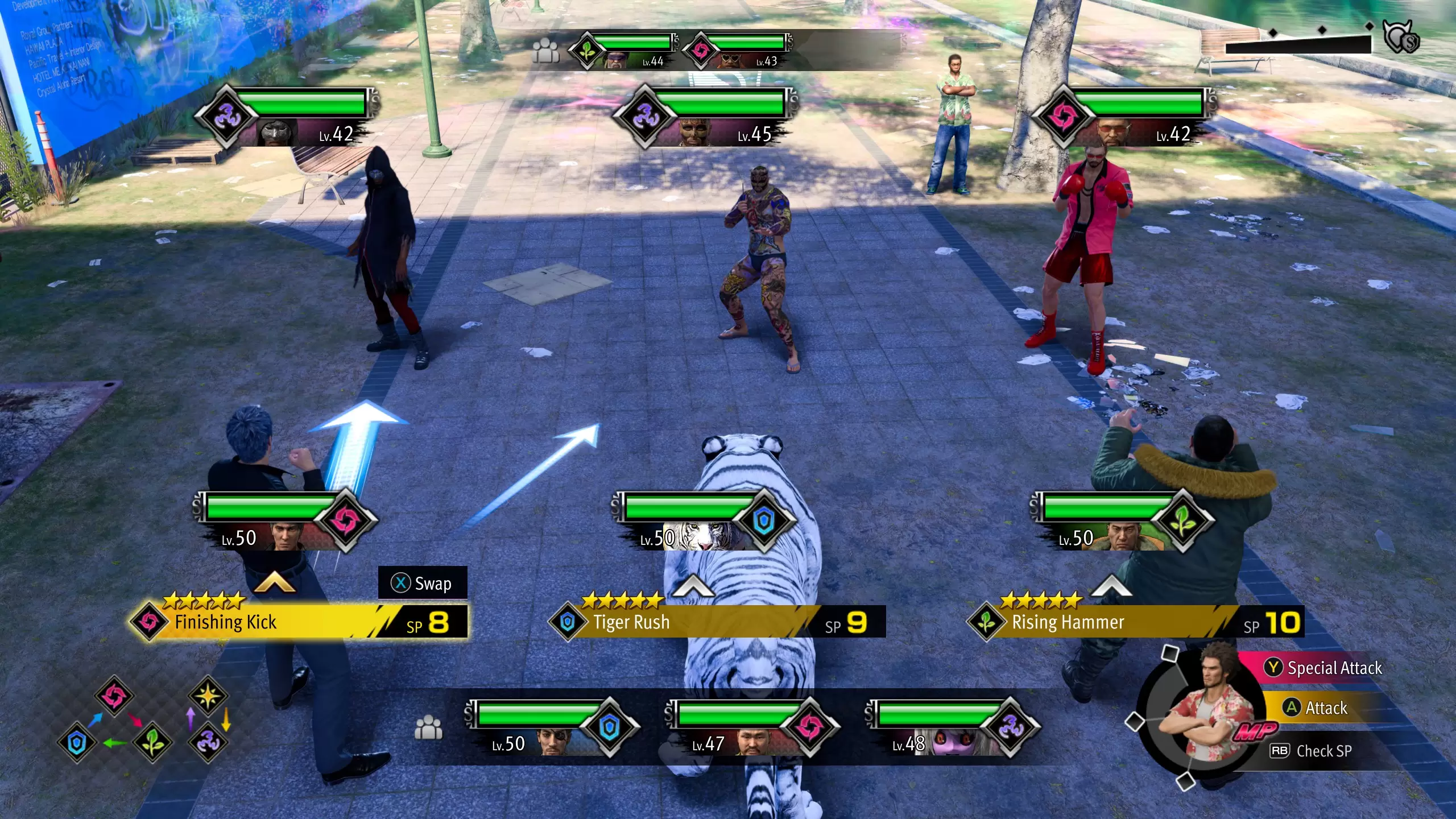The image size is (1456, 819).
Task: Select the level 43 enemy reserve card
Action: [738, 51]
